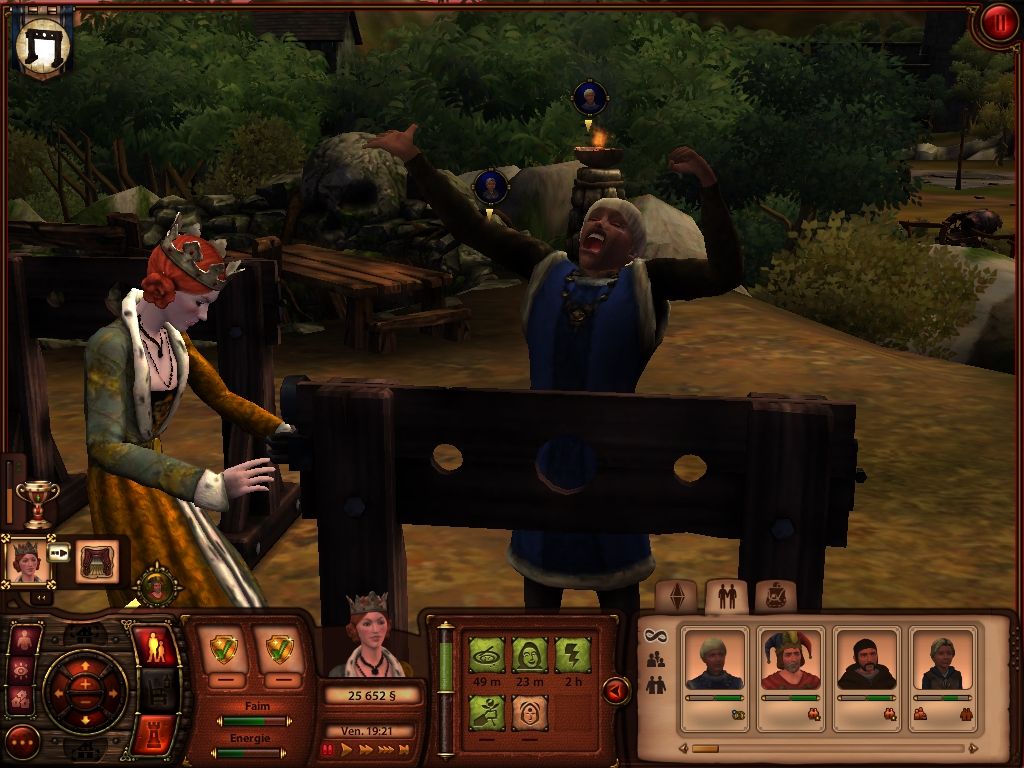The height and width of the screenshot is (768, 1024).
Task: Open the ship tab
Action: (x=774, y=596)
